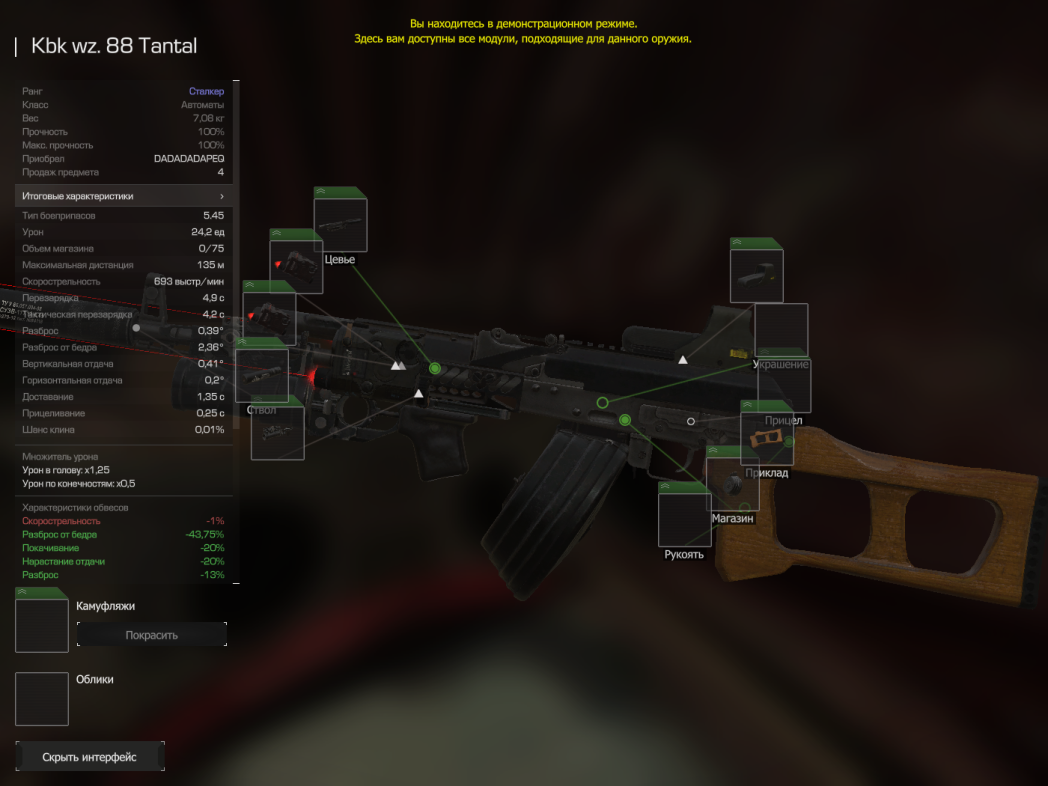The image size is (1048, 786).
Task: Open the Магазин magazine slot
Action: point(732,484)
